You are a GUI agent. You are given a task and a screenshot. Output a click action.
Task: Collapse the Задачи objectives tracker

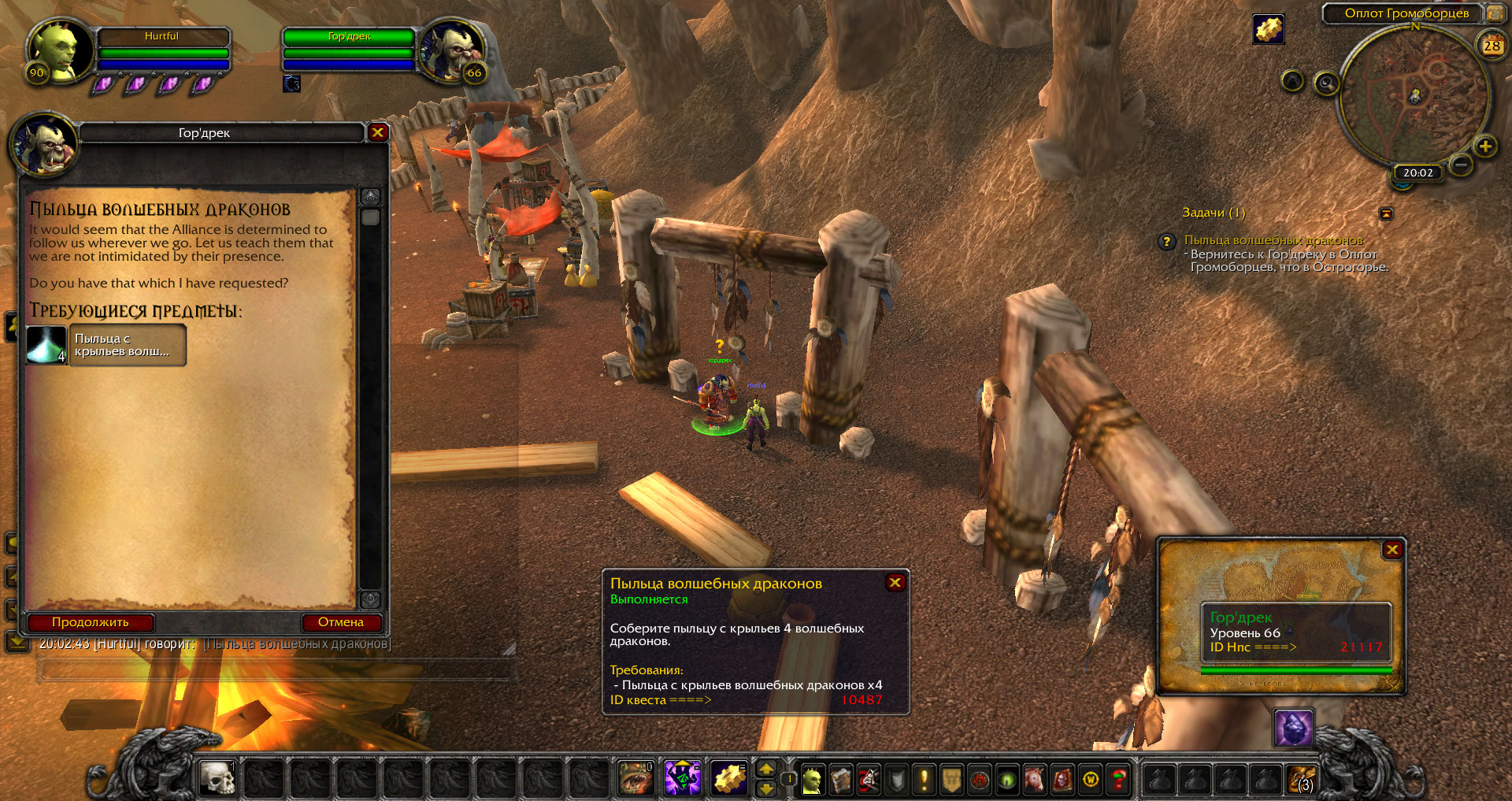(x=1386, y=213)
